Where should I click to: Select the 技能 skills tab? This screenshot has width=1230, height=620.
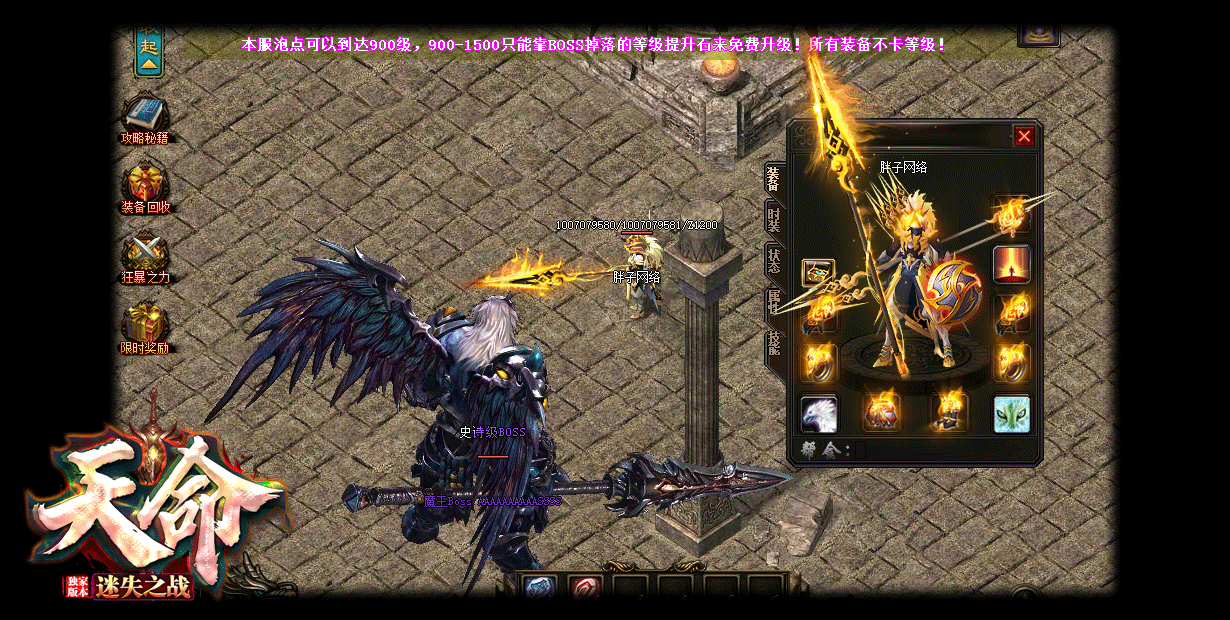(x=773, y=343)
